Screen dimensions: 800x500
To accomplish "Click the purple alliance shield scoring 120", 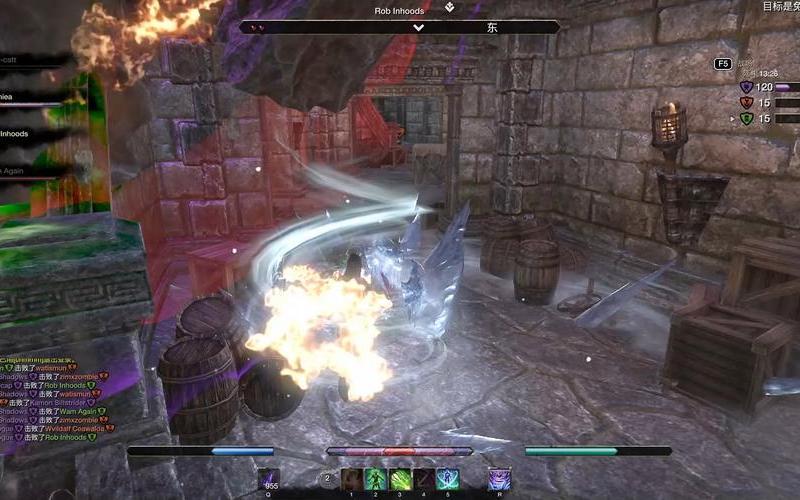I will click(x=745, y=87).
